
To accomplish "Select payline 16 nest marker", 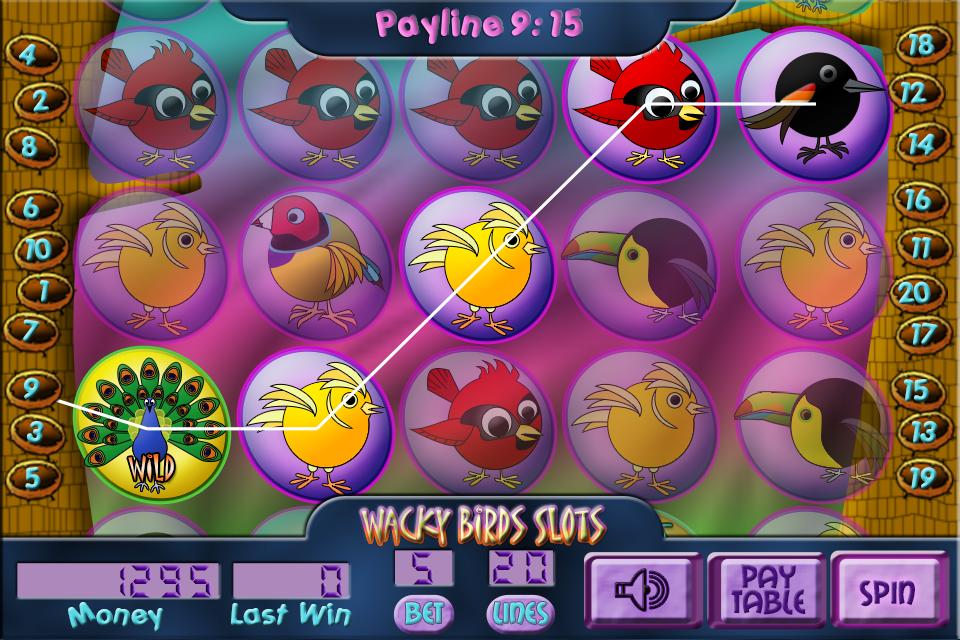I will click(917, 199).
